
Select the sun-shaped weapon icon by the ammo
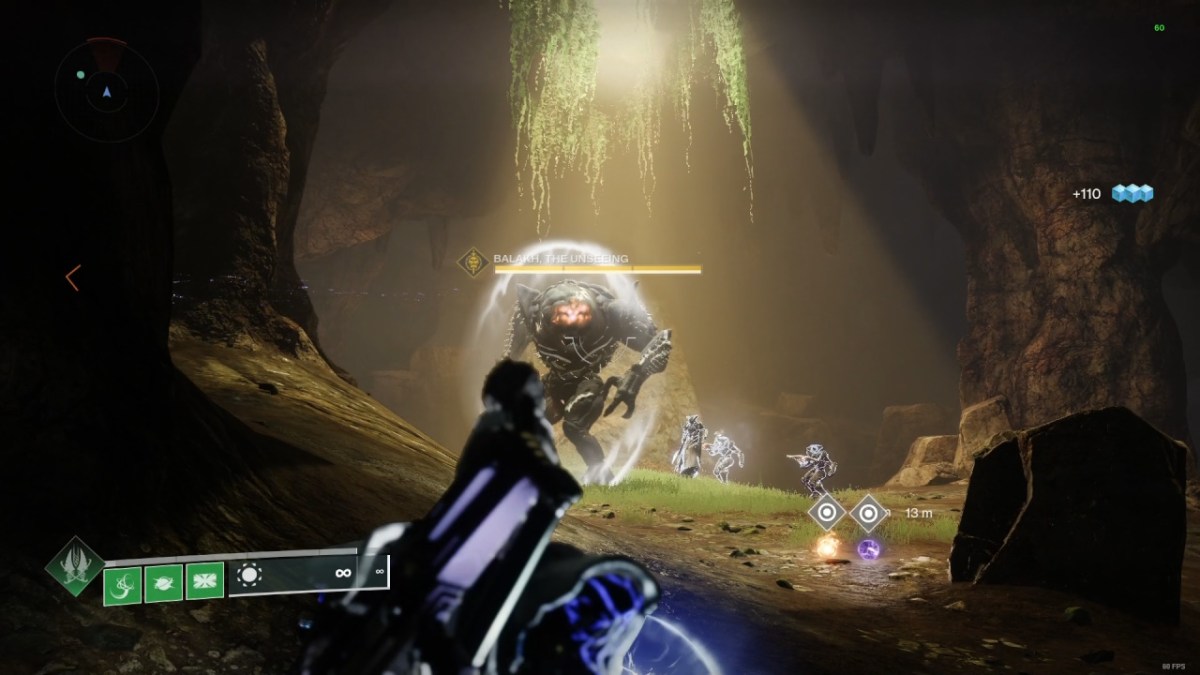pos(251,575)
